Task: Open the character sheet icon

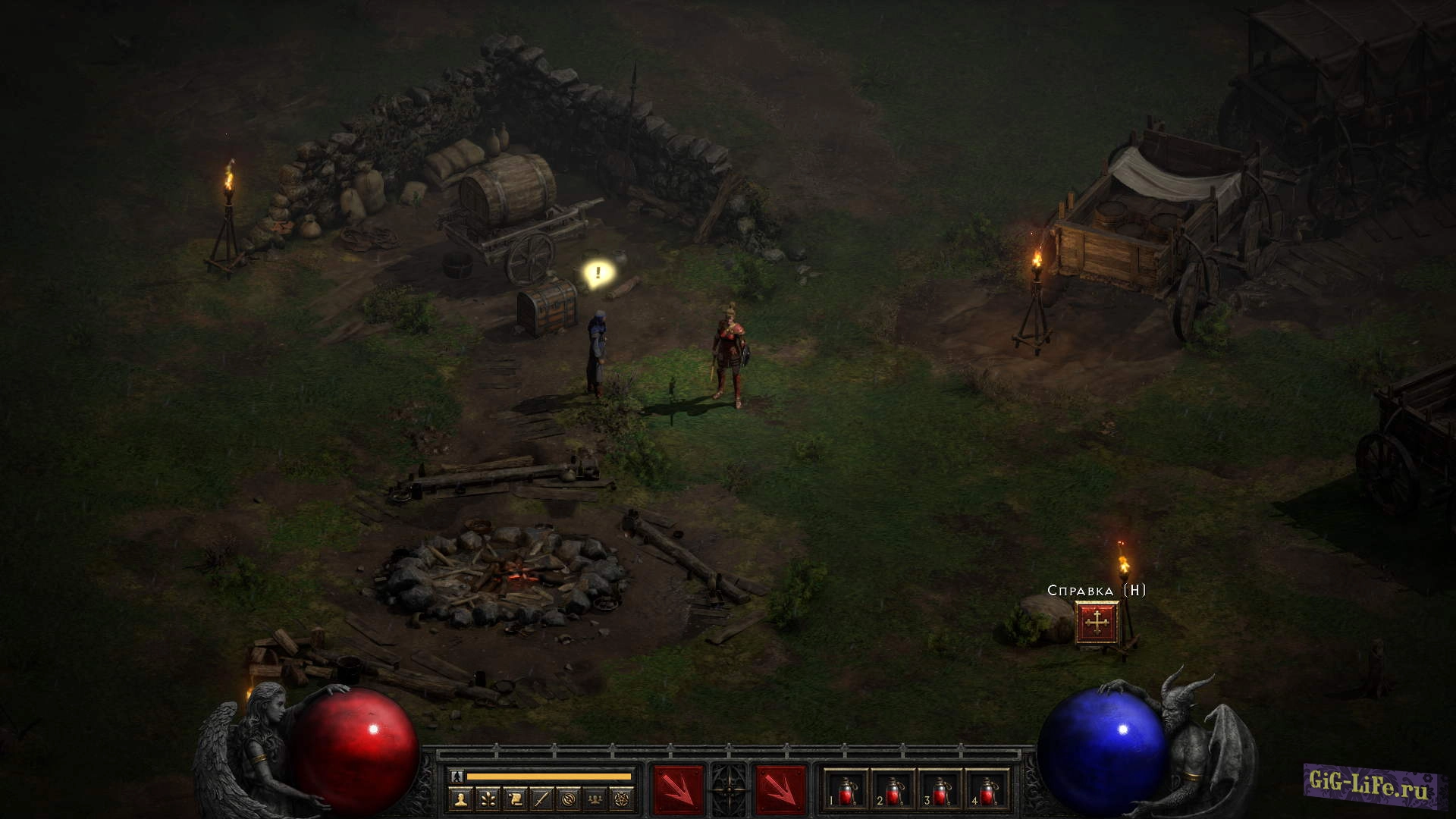Action: [x=460, y=799]
